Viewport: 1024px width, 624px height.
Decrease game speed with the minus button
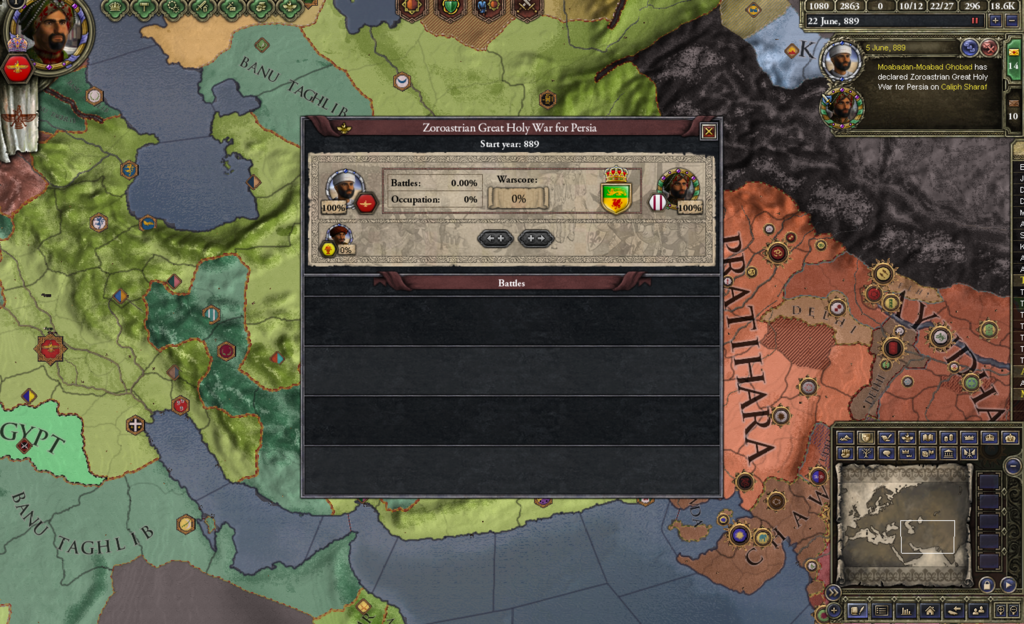tap(1010, 21)
